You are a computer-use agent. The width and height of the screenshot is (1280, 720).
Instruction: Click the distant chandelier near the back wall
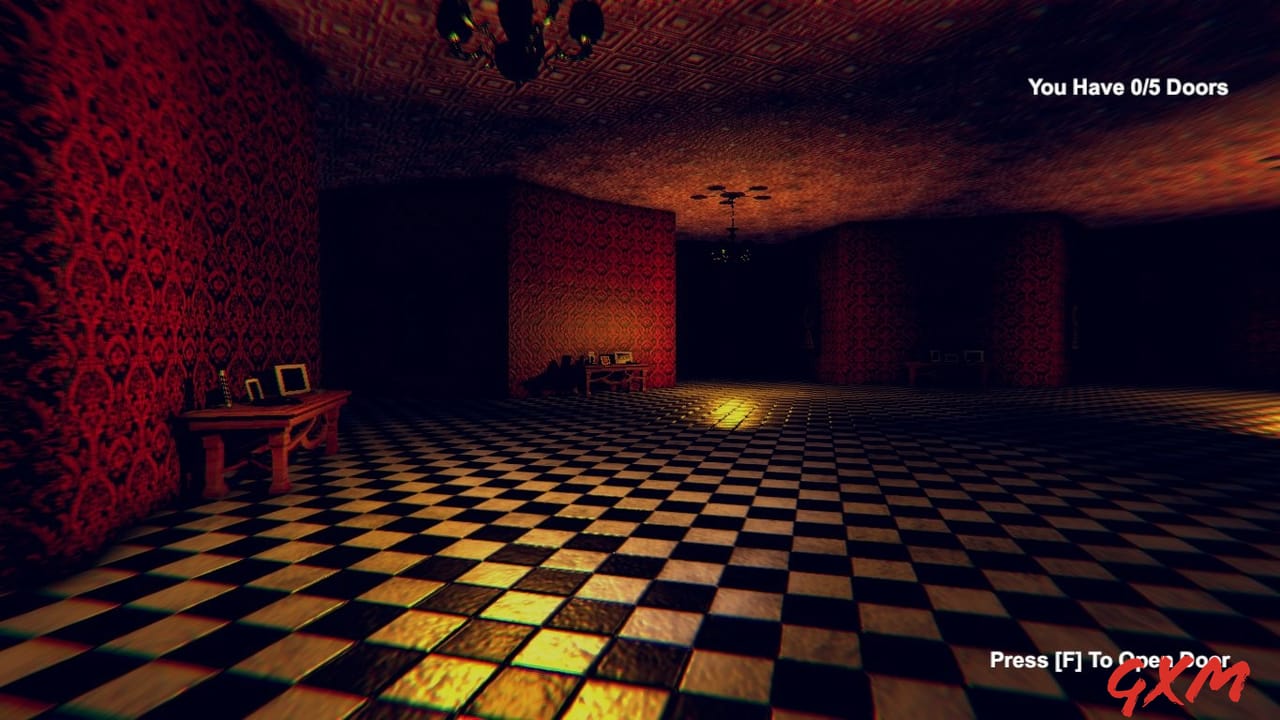[x=730, y=255]
